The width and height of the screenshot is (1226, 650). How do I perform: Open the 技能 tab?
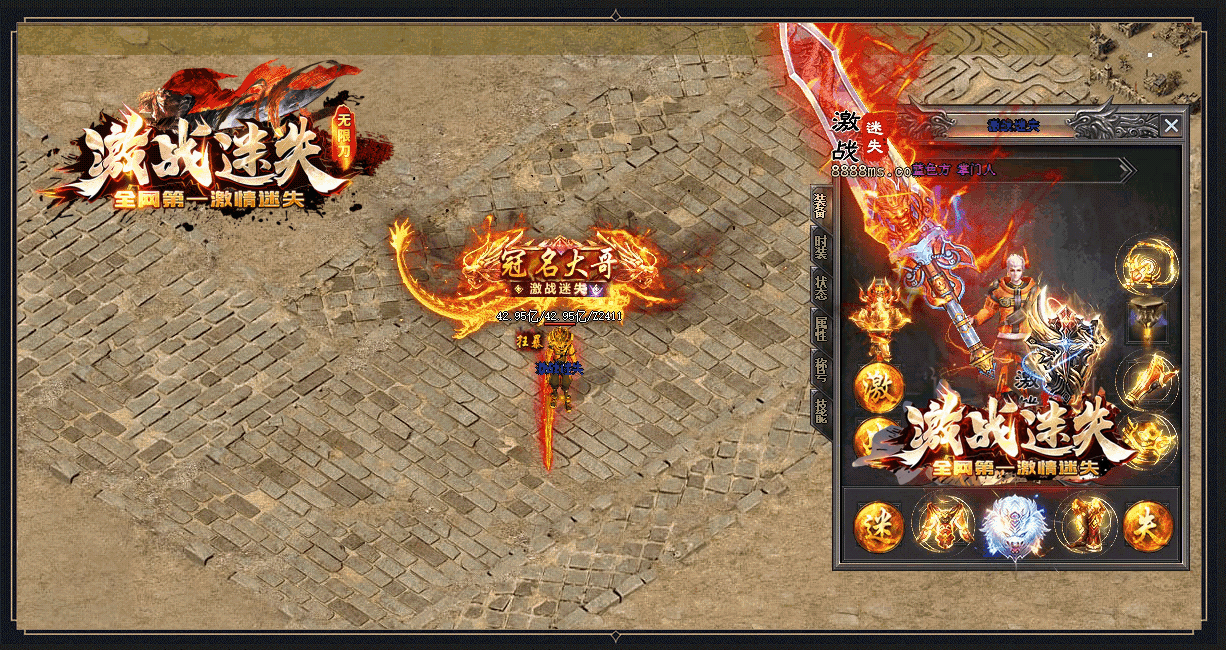pos(821,409)
